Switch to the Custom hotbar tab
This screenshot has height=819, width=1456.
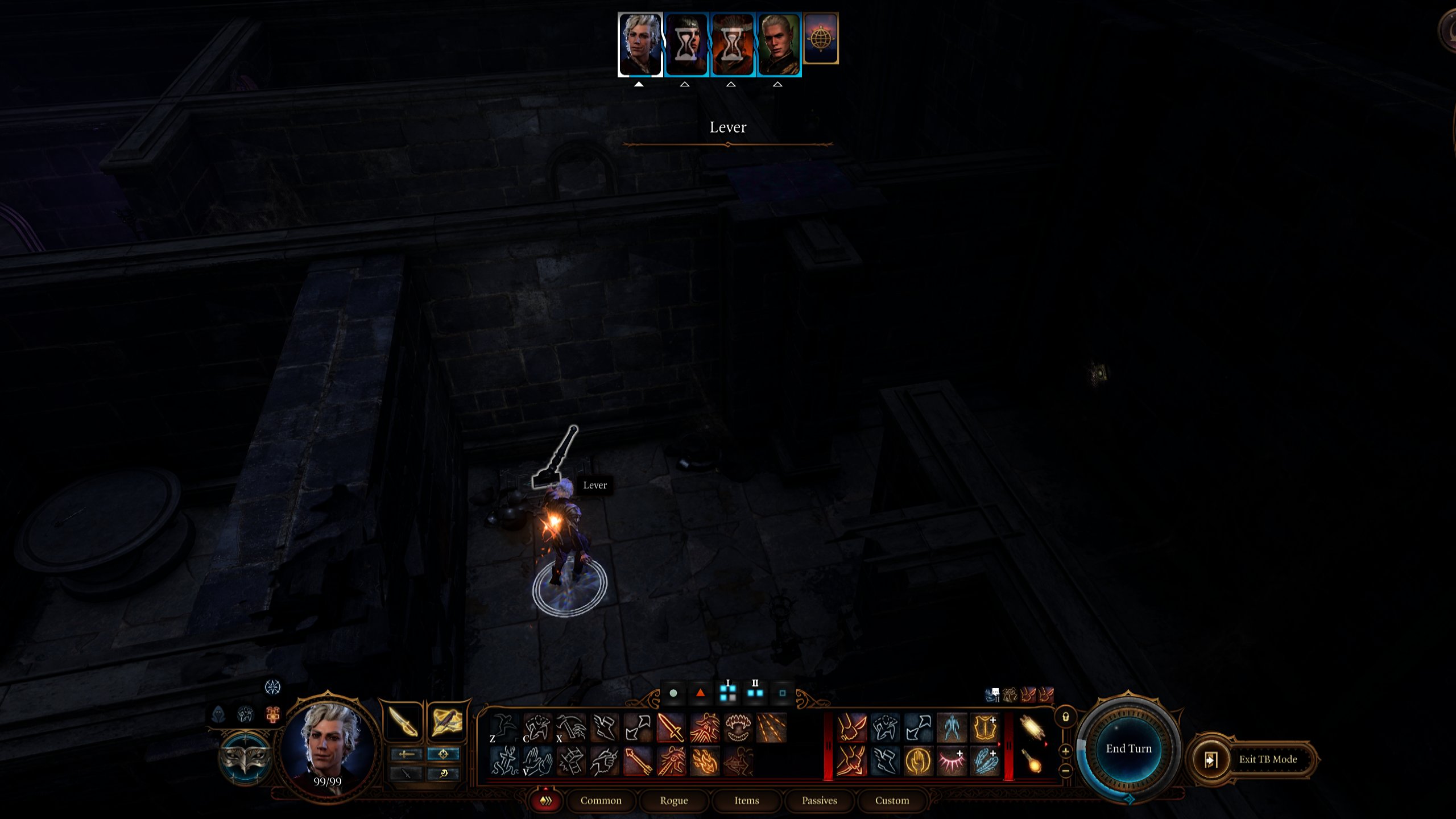[892, 800]
